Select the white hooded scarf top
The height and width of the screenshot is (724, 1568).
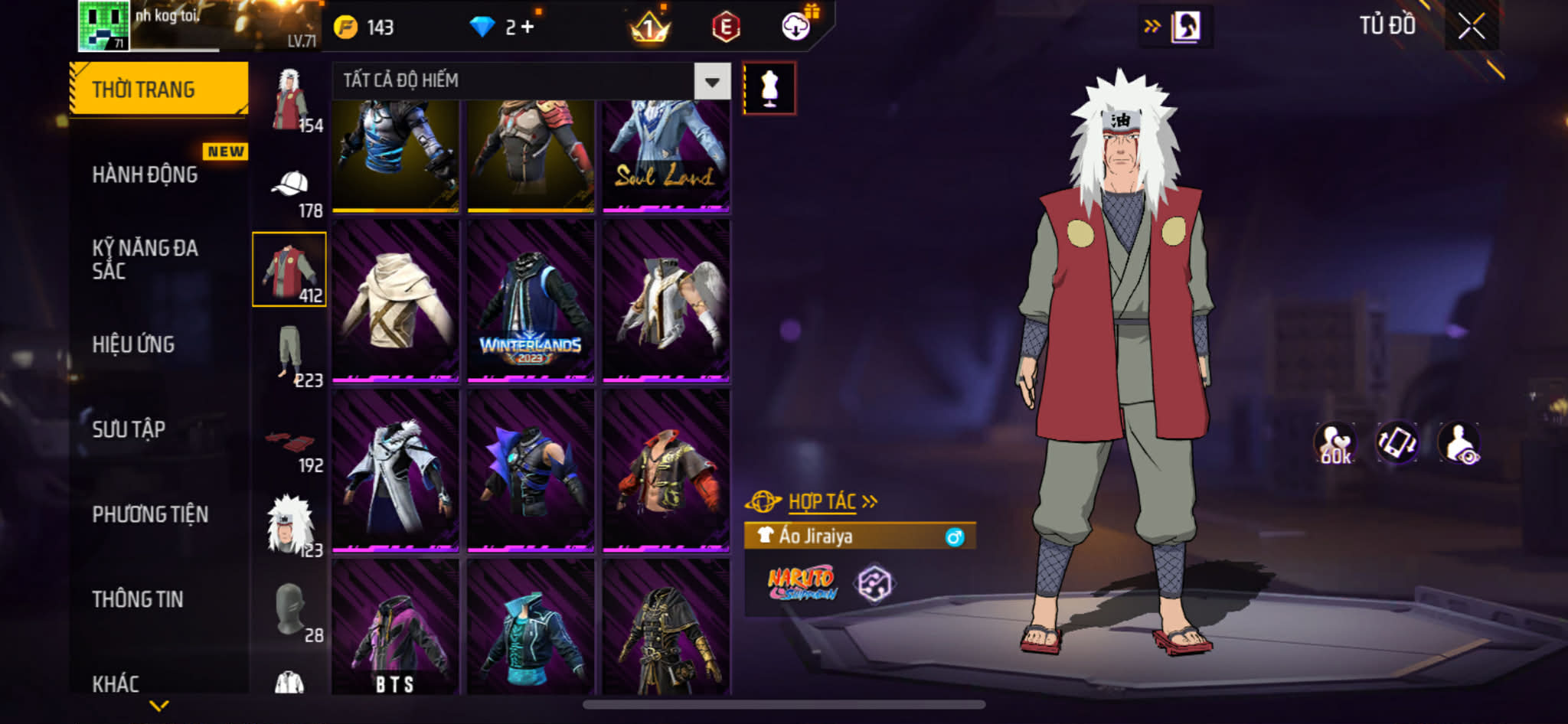(x=395, y=301)
